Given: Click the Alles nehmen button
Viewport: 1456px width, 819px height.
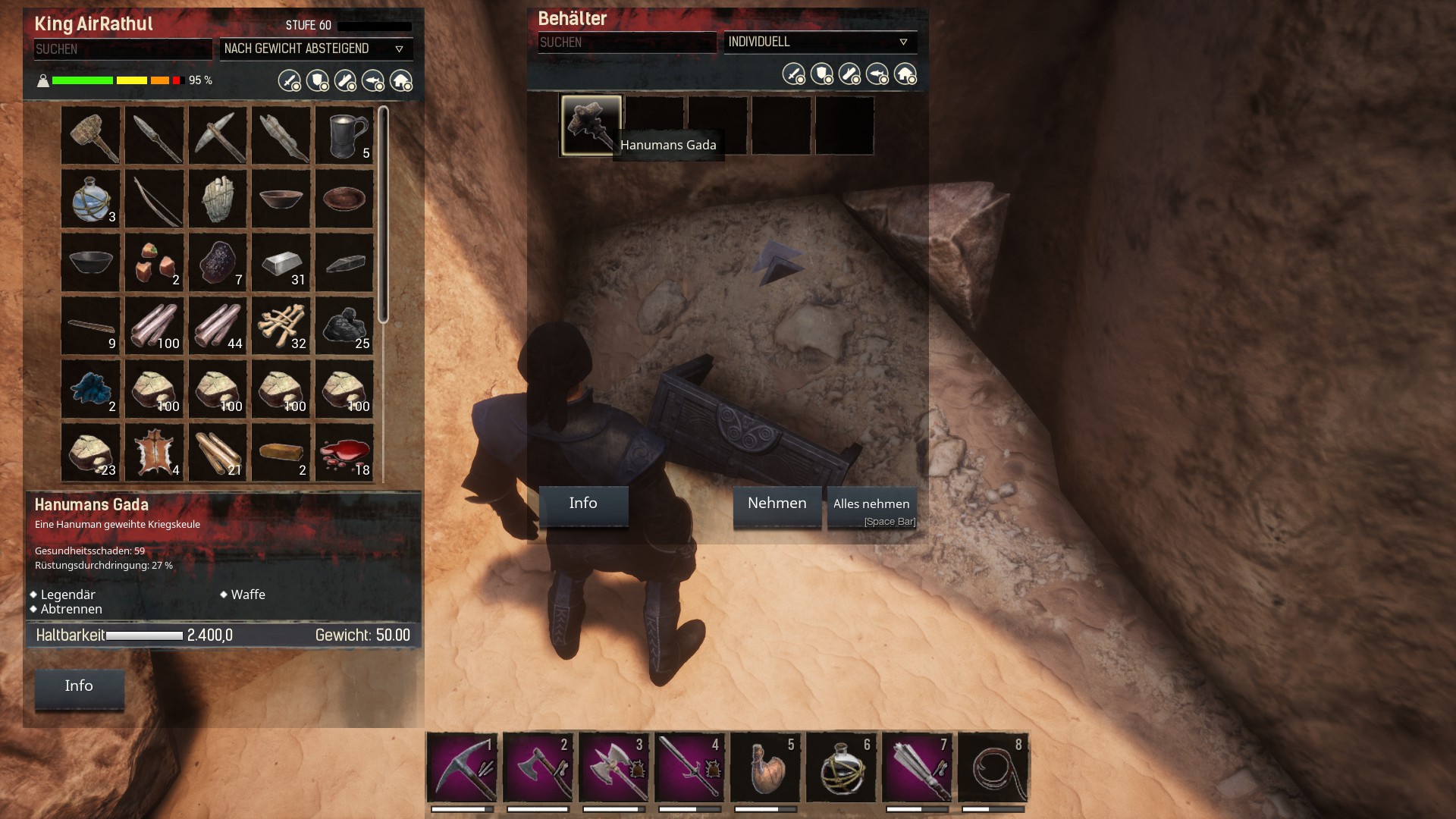Looking at the screenshot, I should [x=871, y=507].
